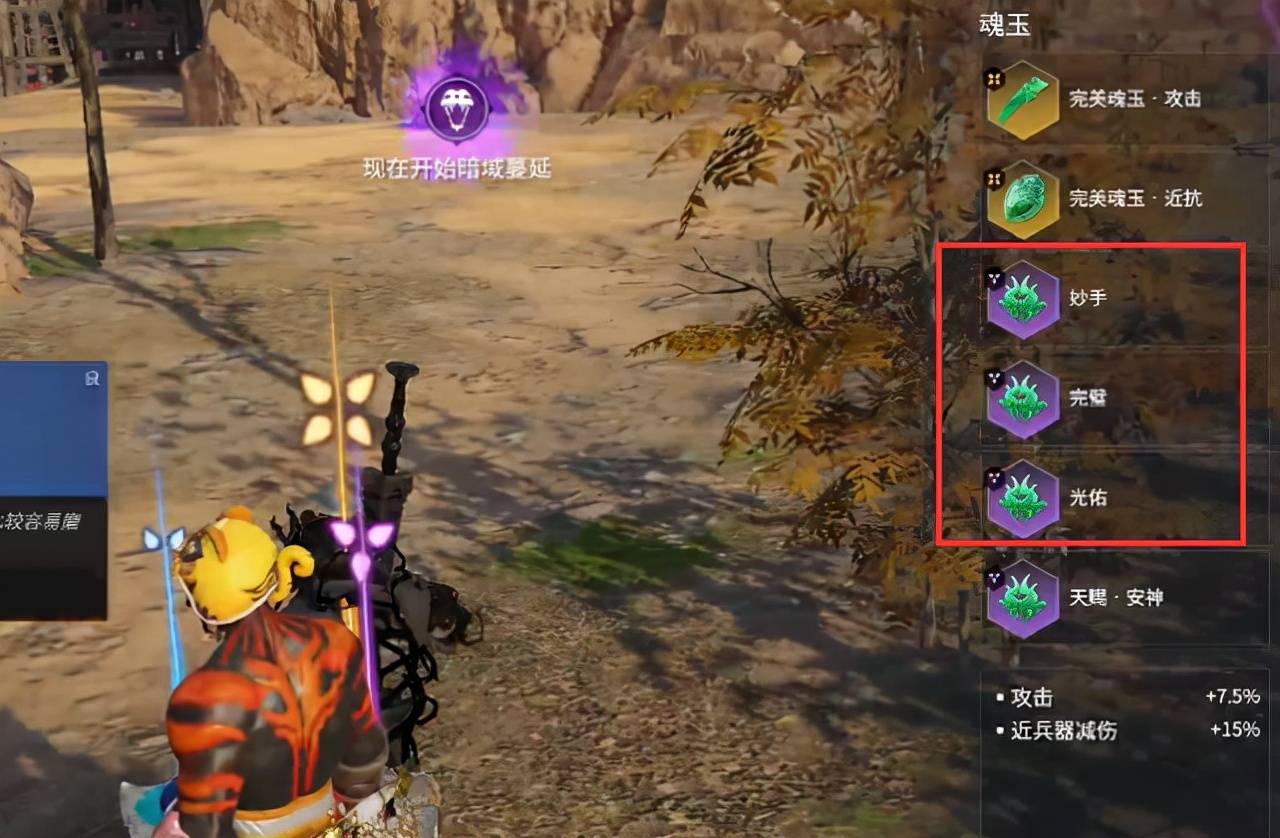This screenshot has width=1280, height=838.
Task: Select the 光佑 soul jade slot
Action: click(x=1023, y=497)
